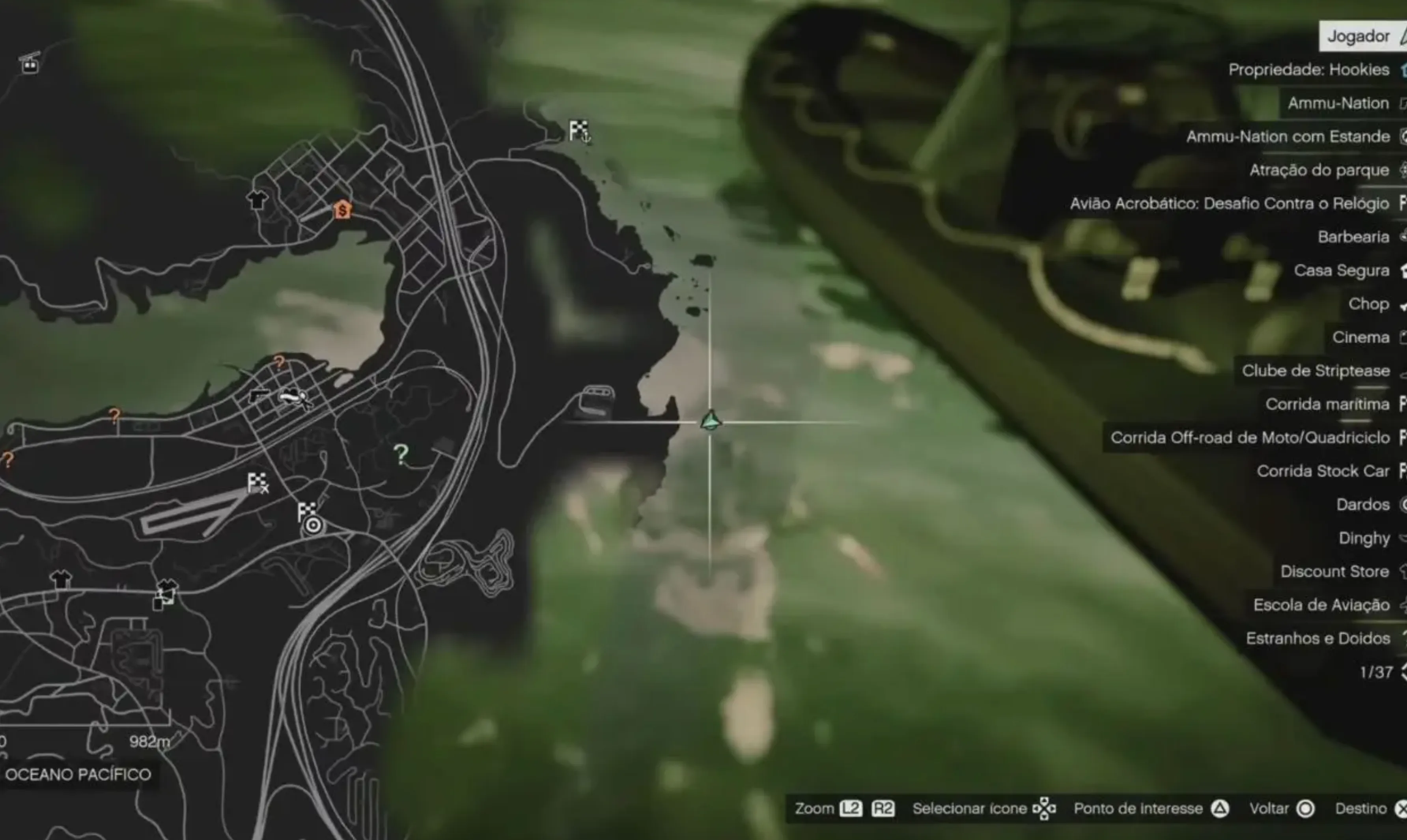The width and height of the screenshot is (1407, 840).
Task: Pick Escola de Aviação legend entry
Action: point(1321,605)
